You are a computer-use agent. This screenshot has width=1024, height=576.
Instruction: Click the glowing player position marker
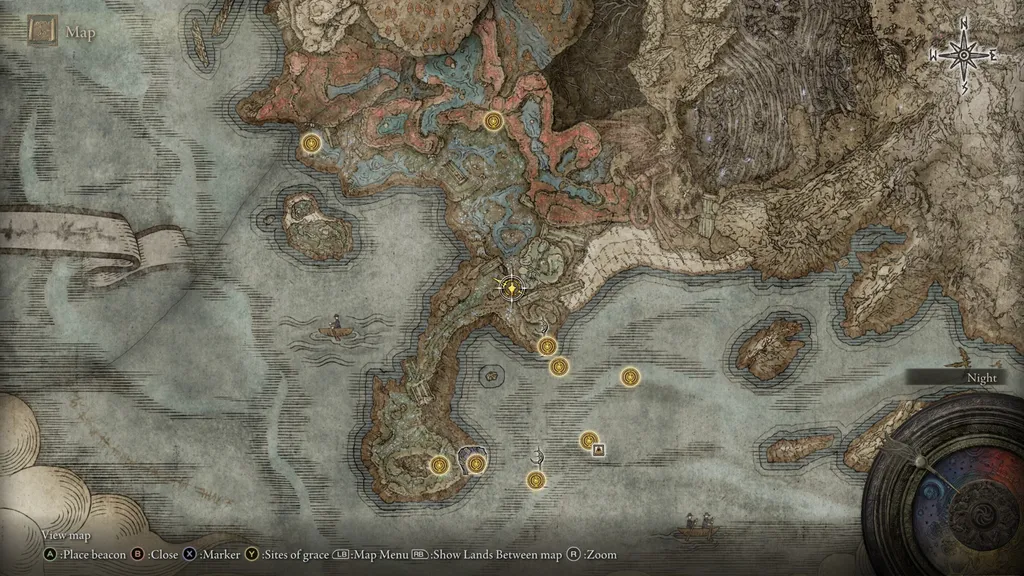[x=512, y=288]
